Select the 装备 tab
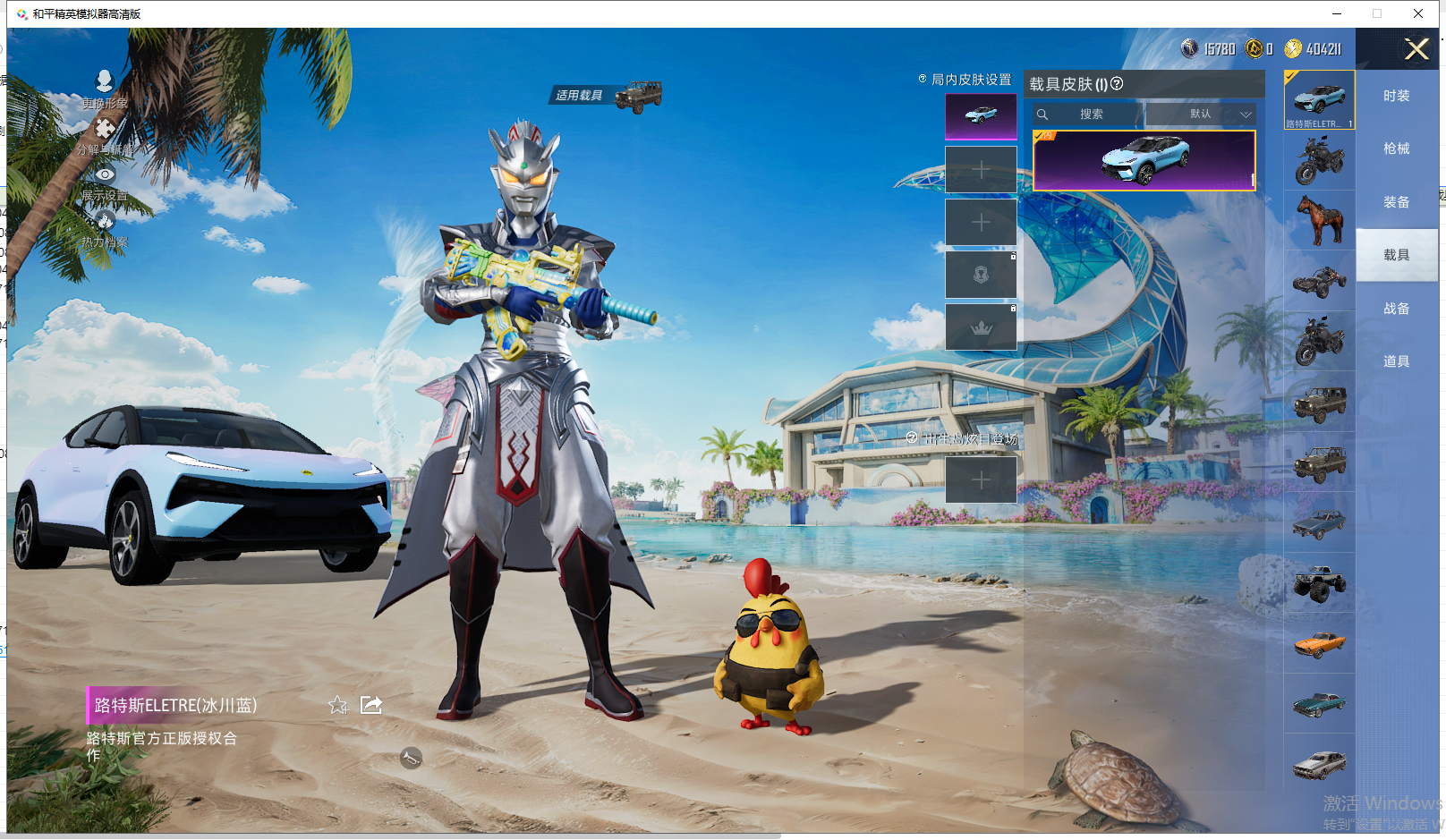 pyautogui.click(x=1396, y=202)
